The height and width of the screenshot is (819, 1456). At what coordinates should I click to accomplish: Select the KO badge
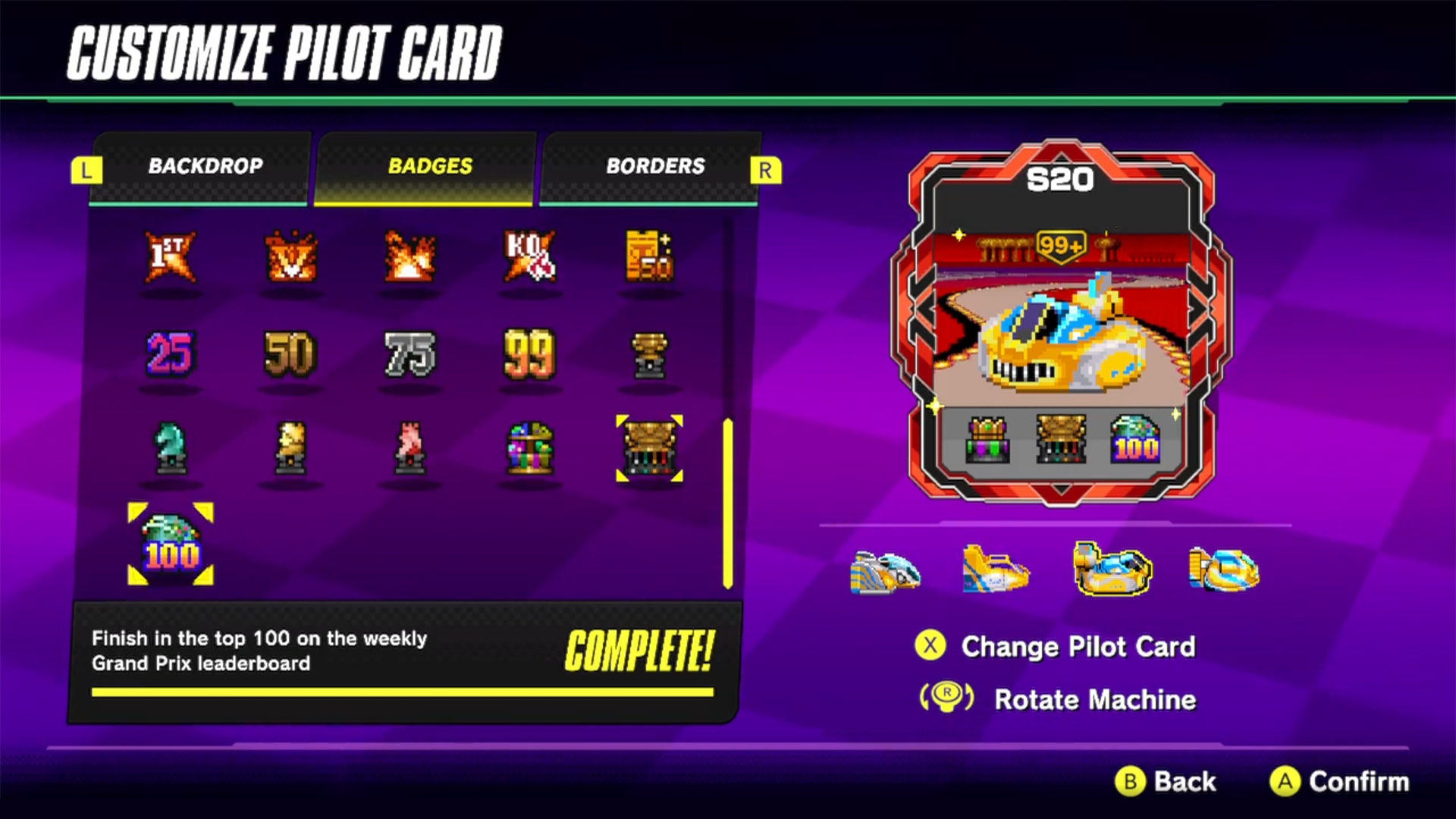(x=529, y=258)
